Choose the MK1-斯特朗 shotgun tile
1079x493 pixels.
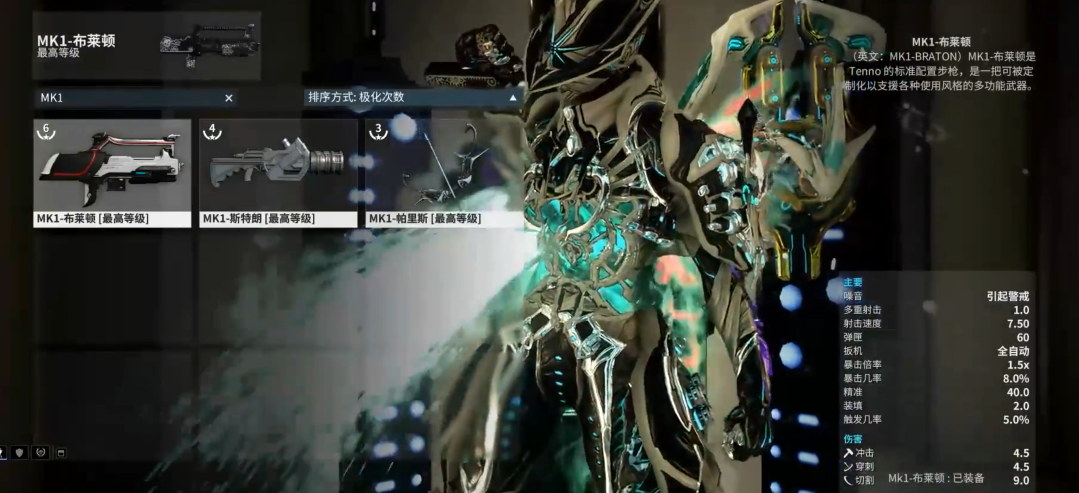(278, 172)
